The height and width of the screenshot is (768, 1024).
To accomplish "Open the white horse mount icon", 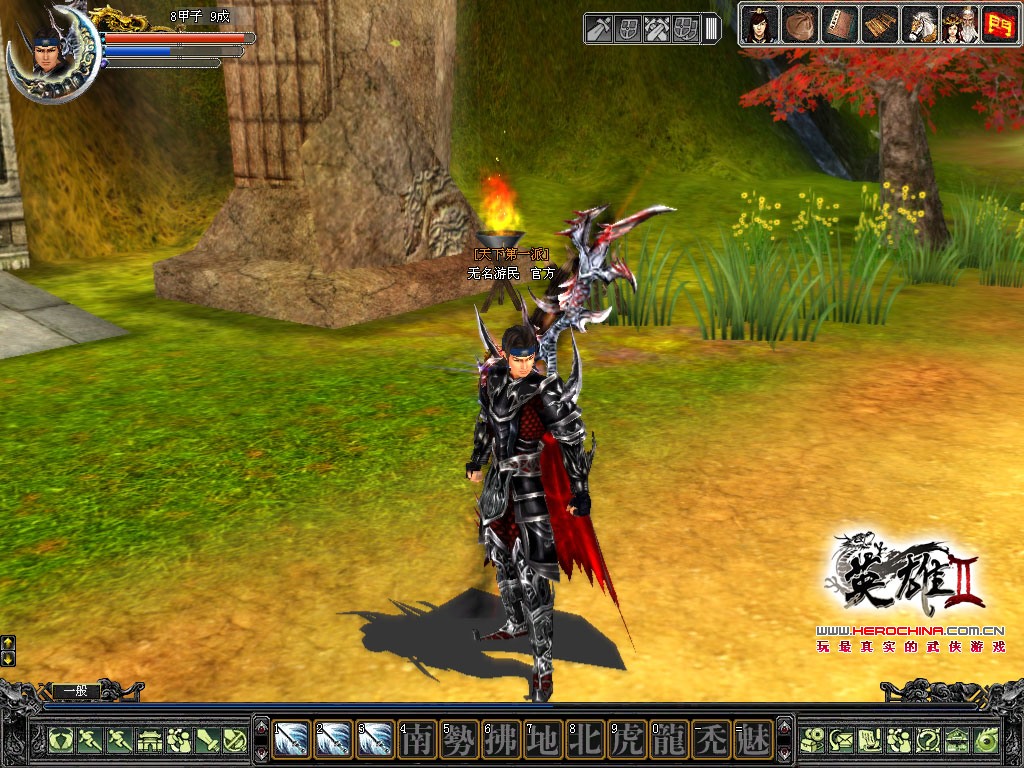I will [920, 24].
